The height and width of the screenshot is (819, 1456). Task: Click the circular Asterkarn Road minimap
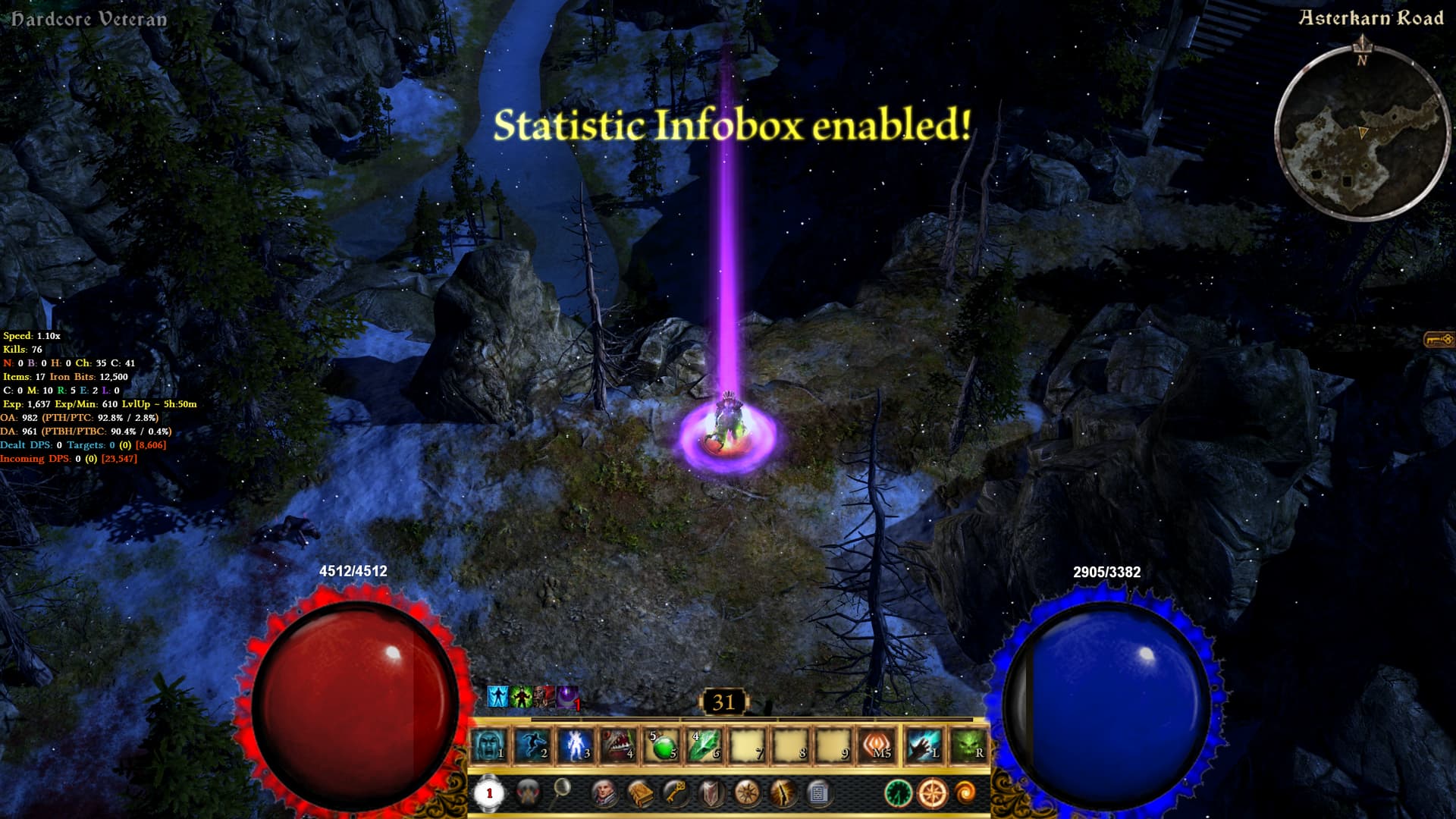click(x=1362, y=133)
